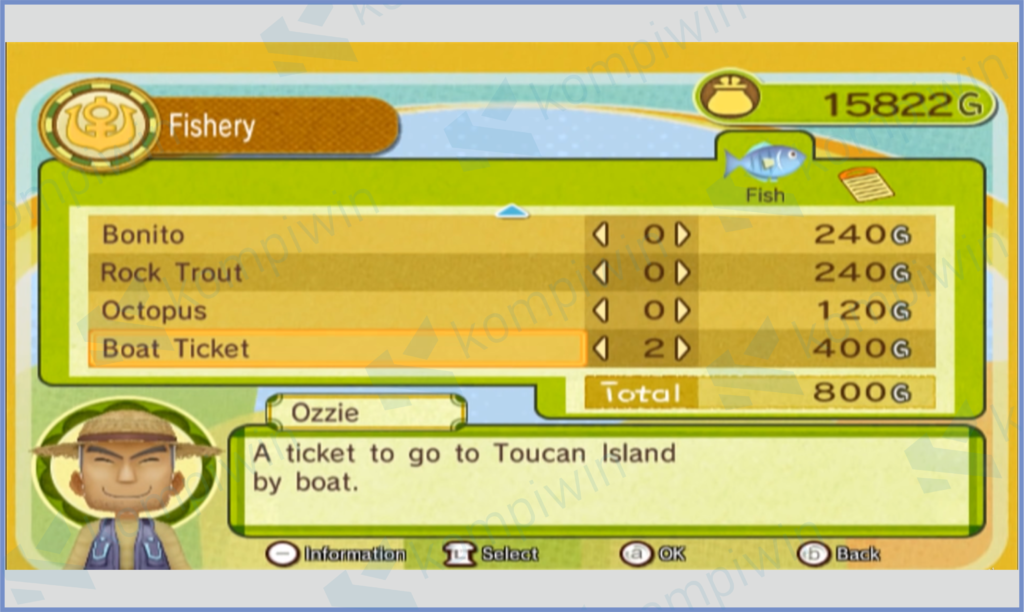1024x612 pixels.
Task: Lower Rock Trout quantity with left arrow
Action: [x=600, y=273]
